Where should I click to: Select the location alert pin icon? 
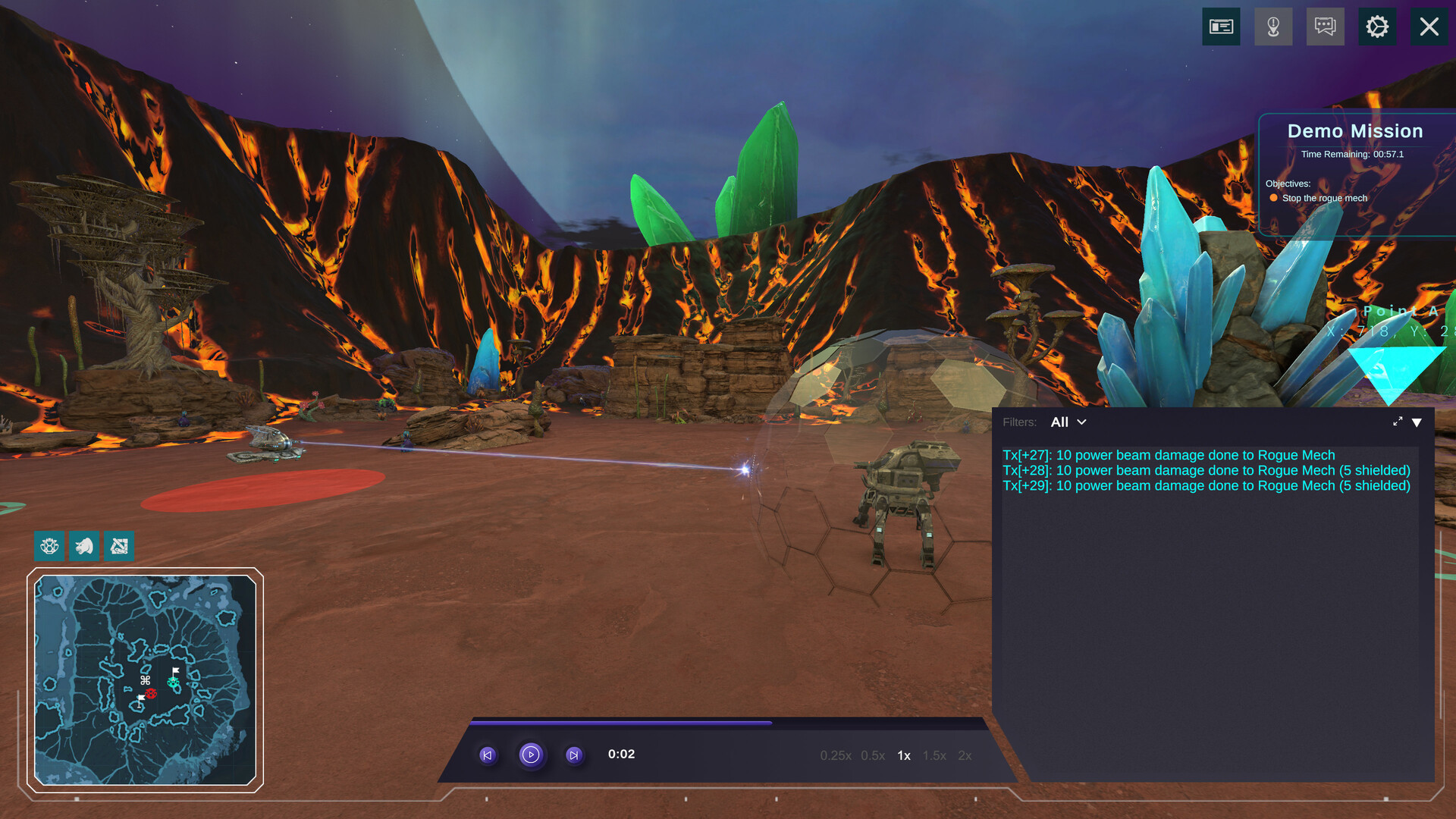[1273, 27]
